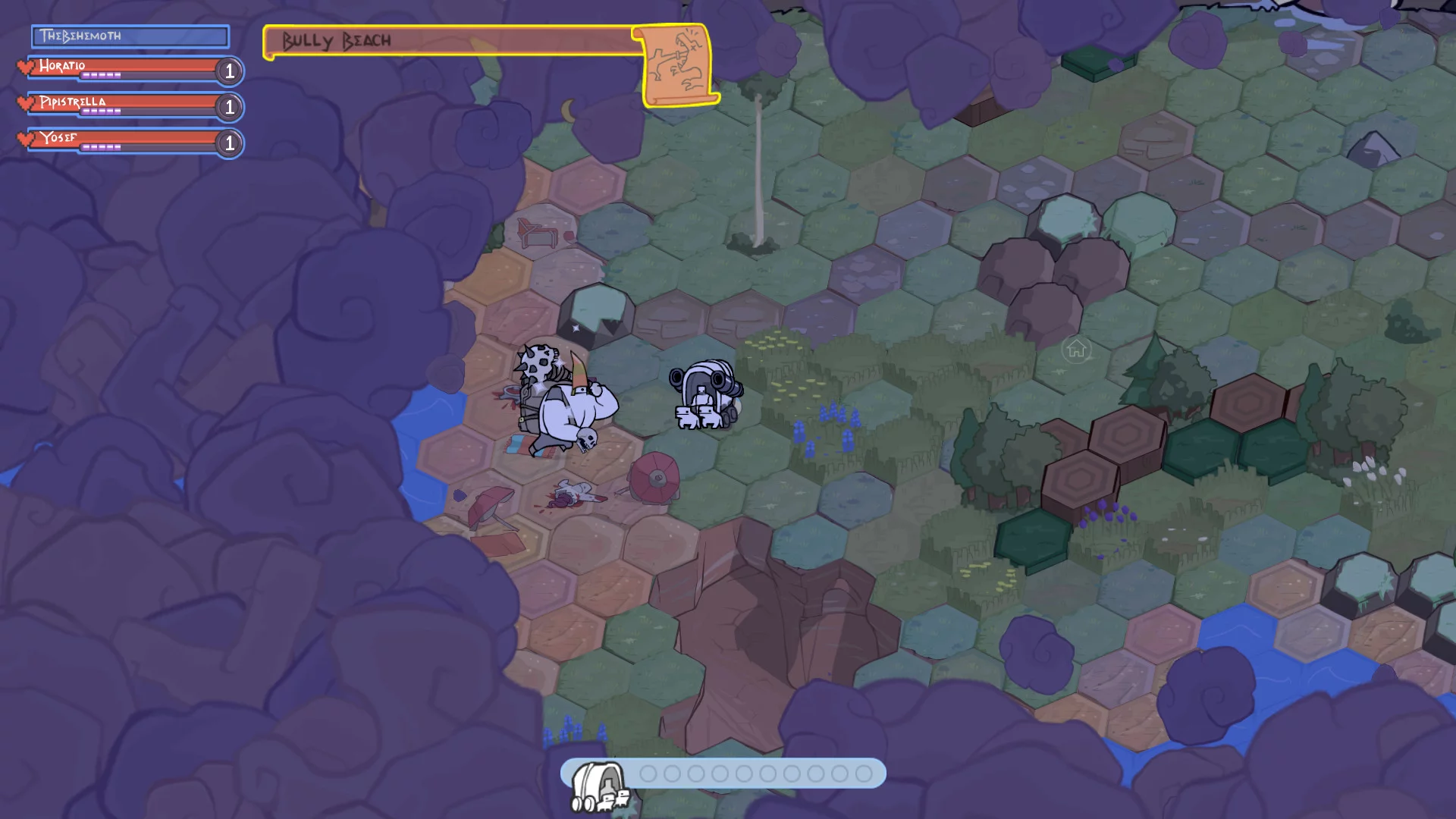Viewport: 1456px width, 819px height.
Task: Click the home marker on the map
Action: point(1076,350)
